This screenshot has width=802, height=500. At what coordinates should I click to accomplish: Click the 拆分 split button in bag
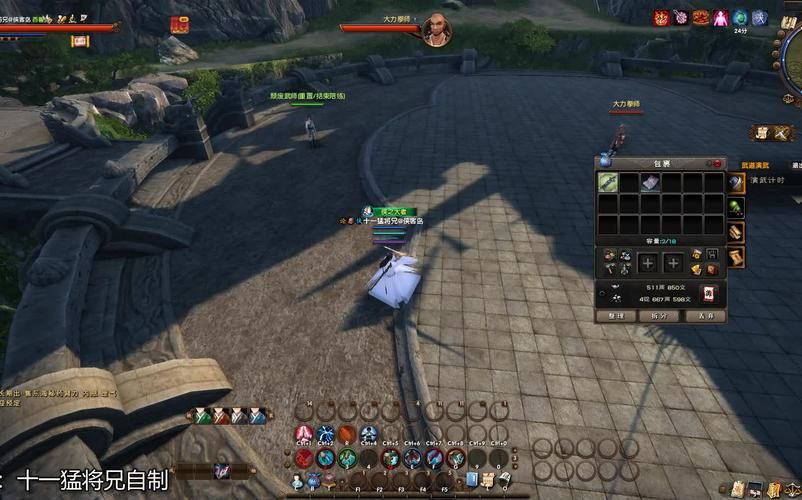click(661, 315)
